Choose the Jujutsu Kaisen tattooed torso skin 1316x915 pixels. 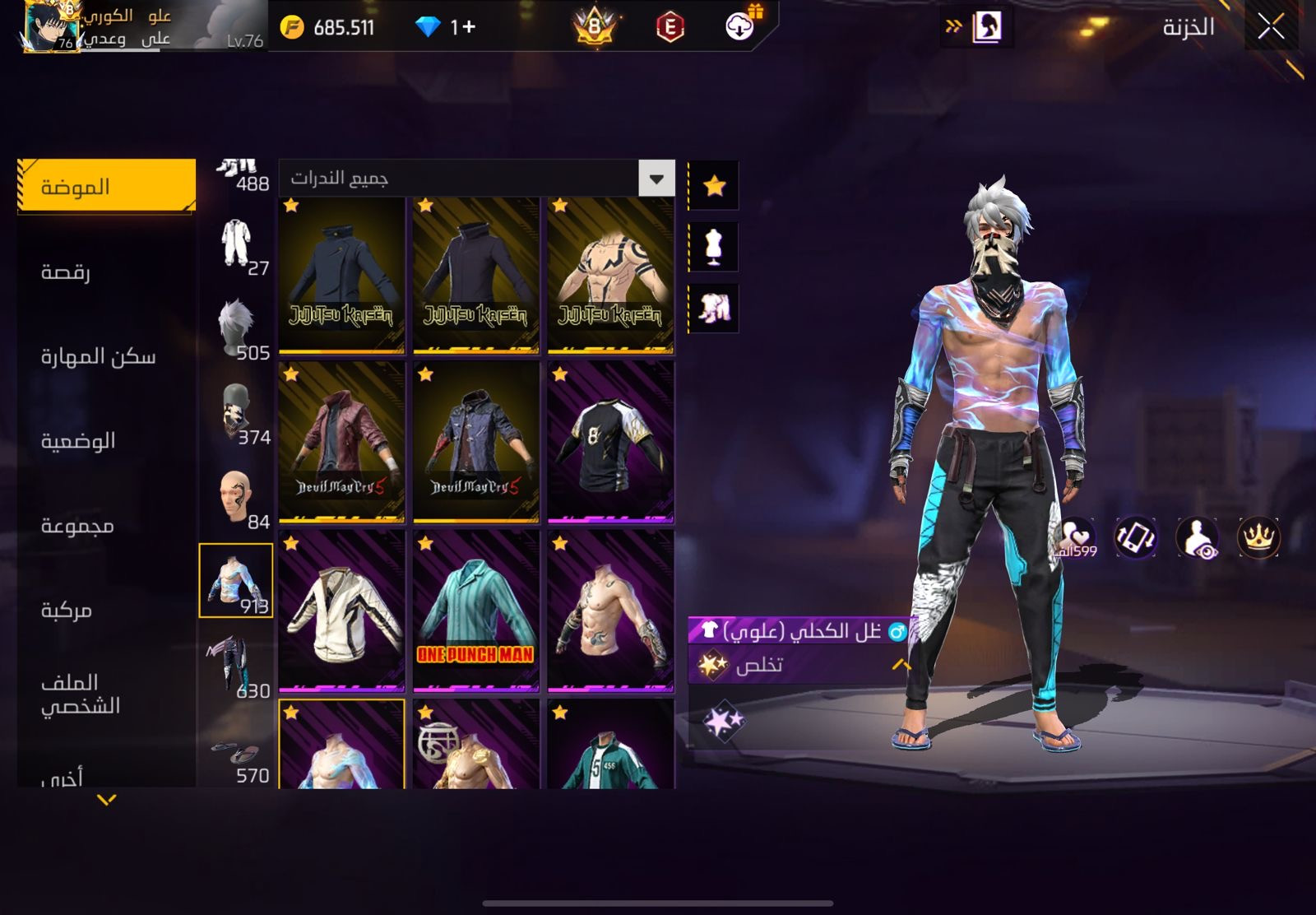coord(610,276)
